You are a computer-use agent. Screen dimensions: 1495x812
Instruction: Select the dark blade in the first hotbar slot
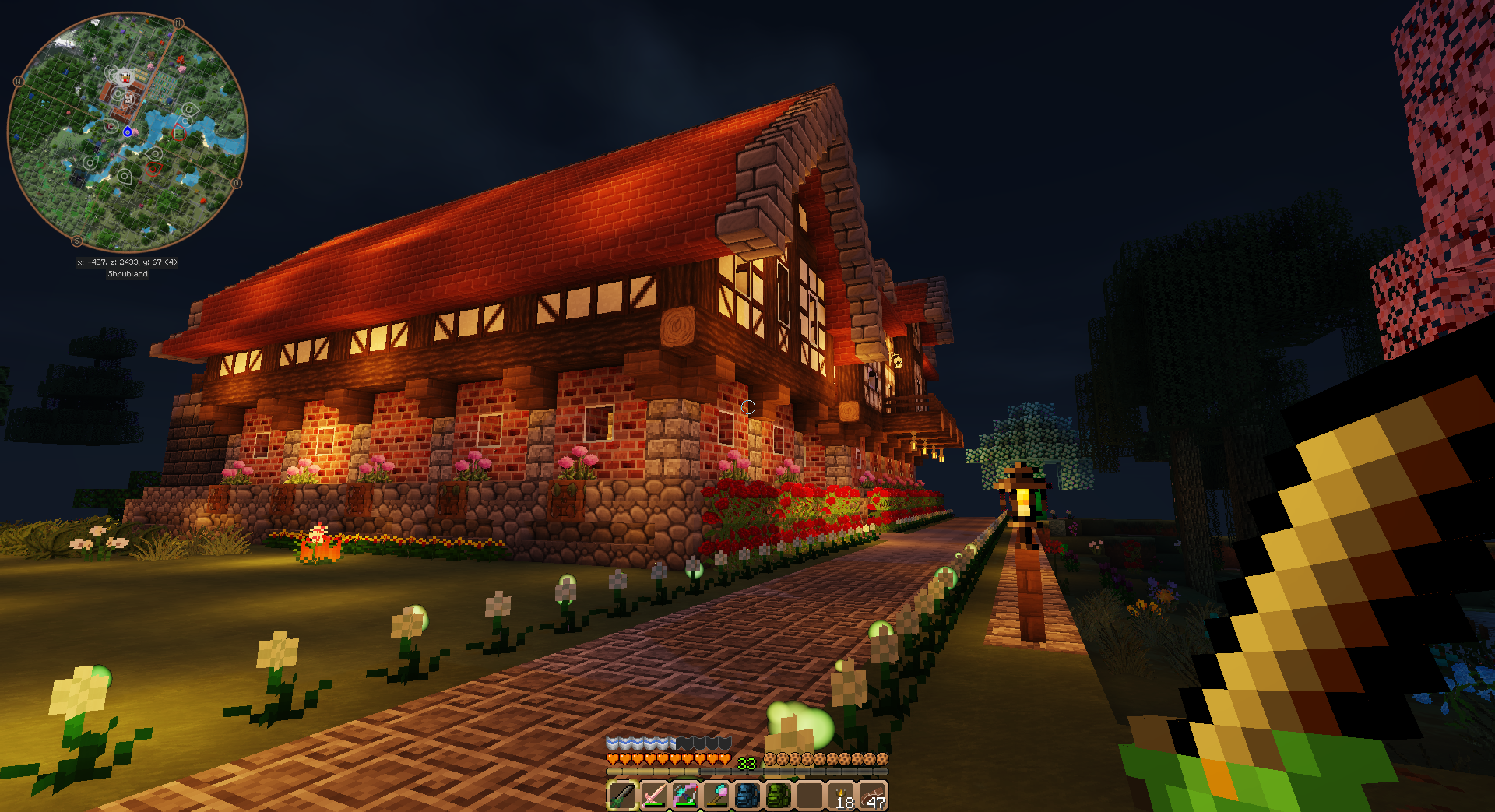pyautogui.click(x=622, y=796)
